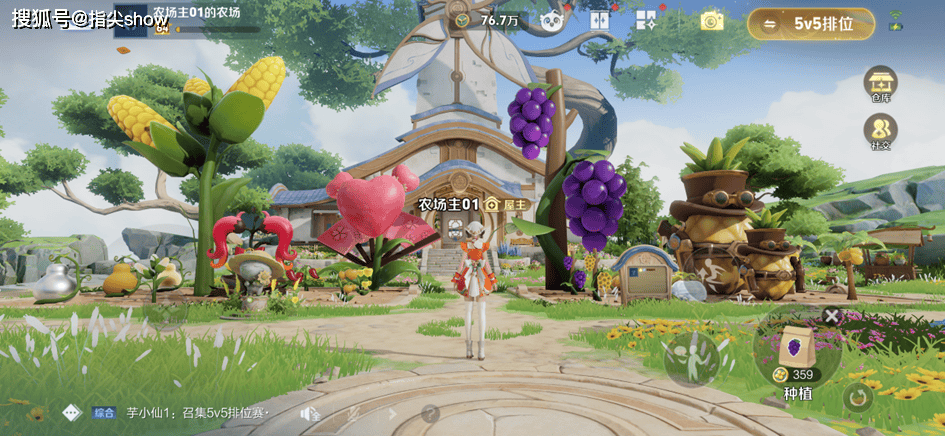This screenshot has height=436, width=945.
Task: Toggle the speaker voice icon
Action: [310, 413]
